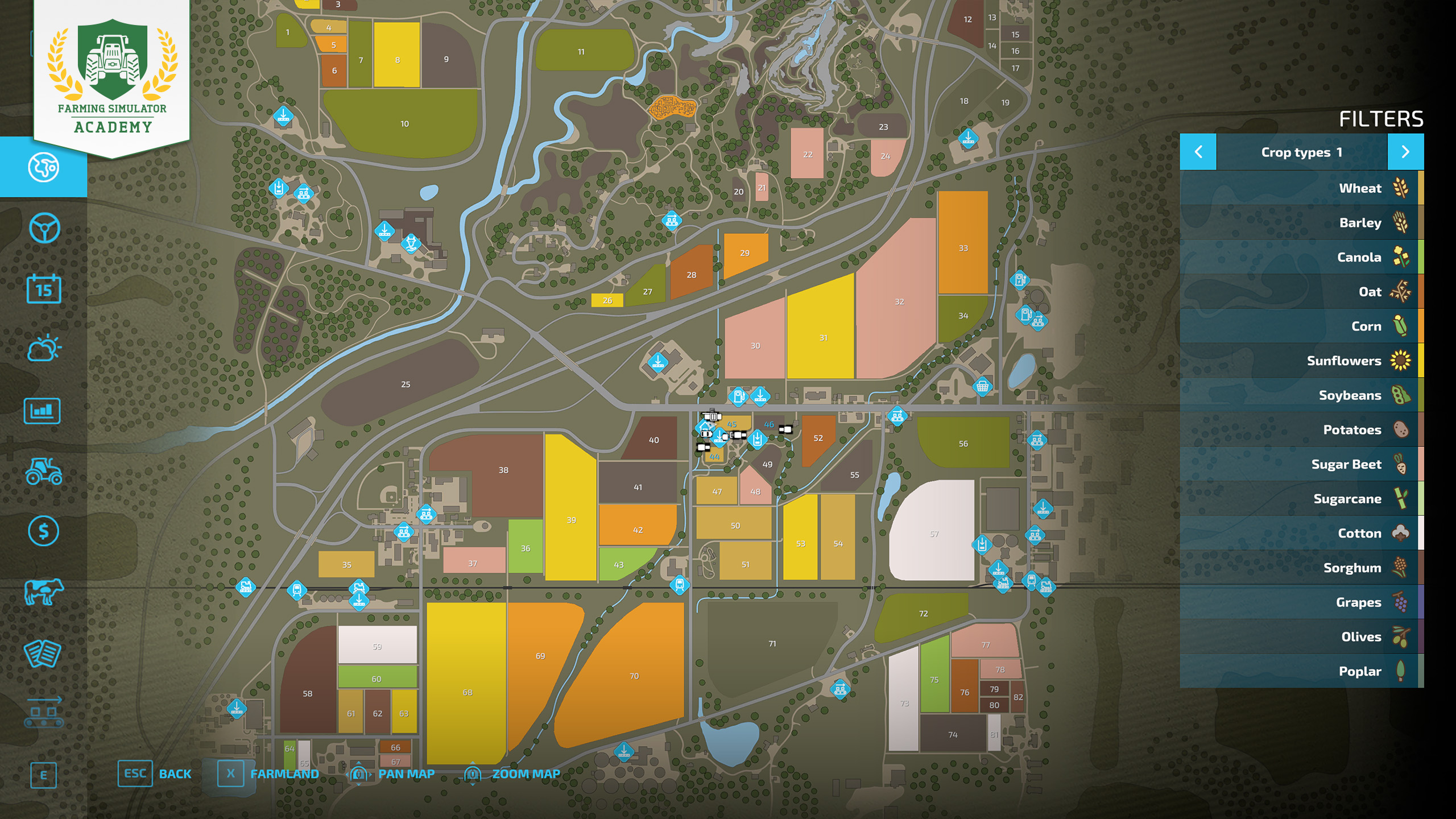Open the statistics chart tab
The height and width of the screenshot is (819, 1456).
point(43,411)
